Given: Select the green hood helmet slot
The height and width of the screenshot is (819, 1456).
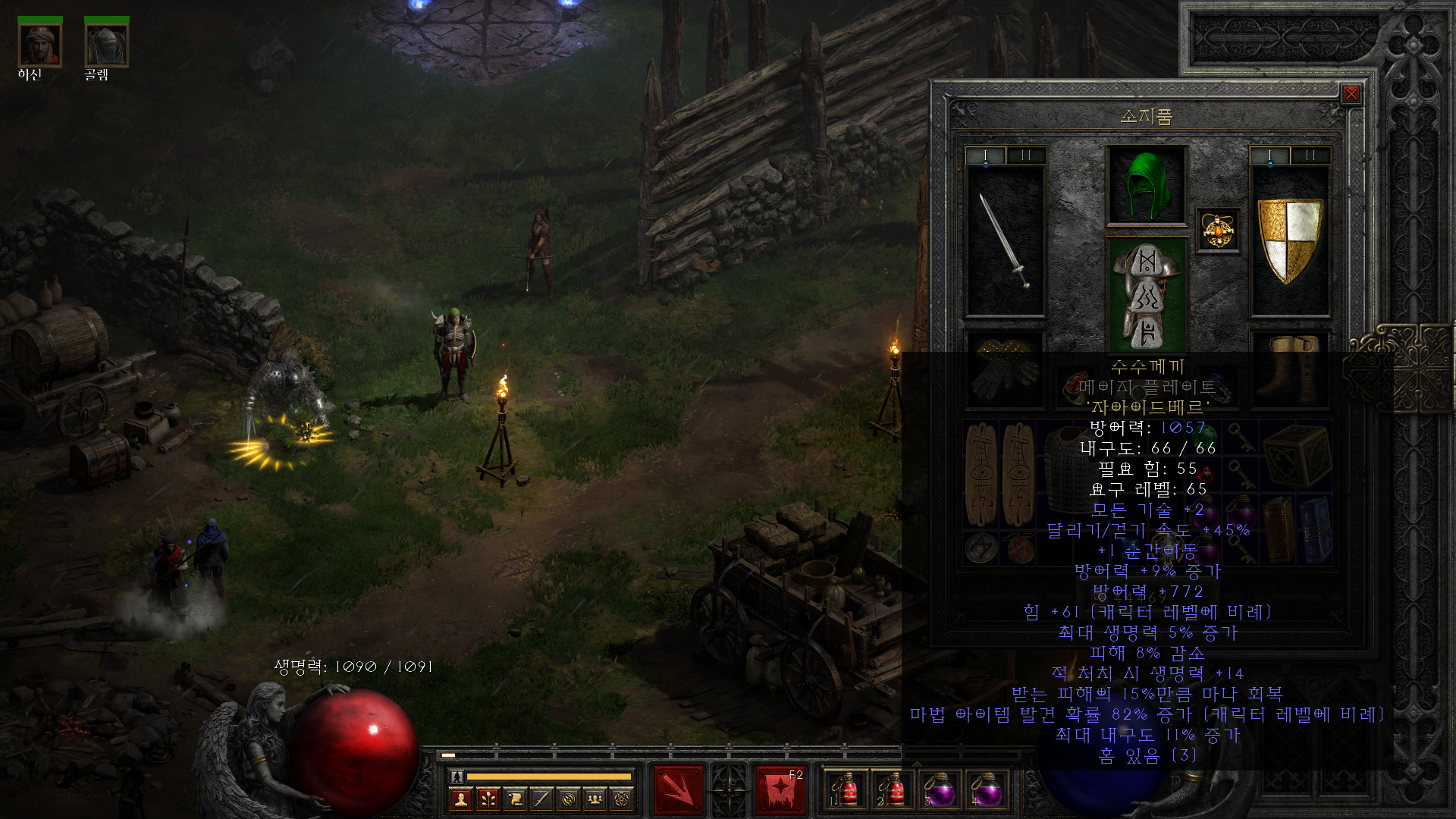Looking at the screenshot, I should pos(1147,185).
